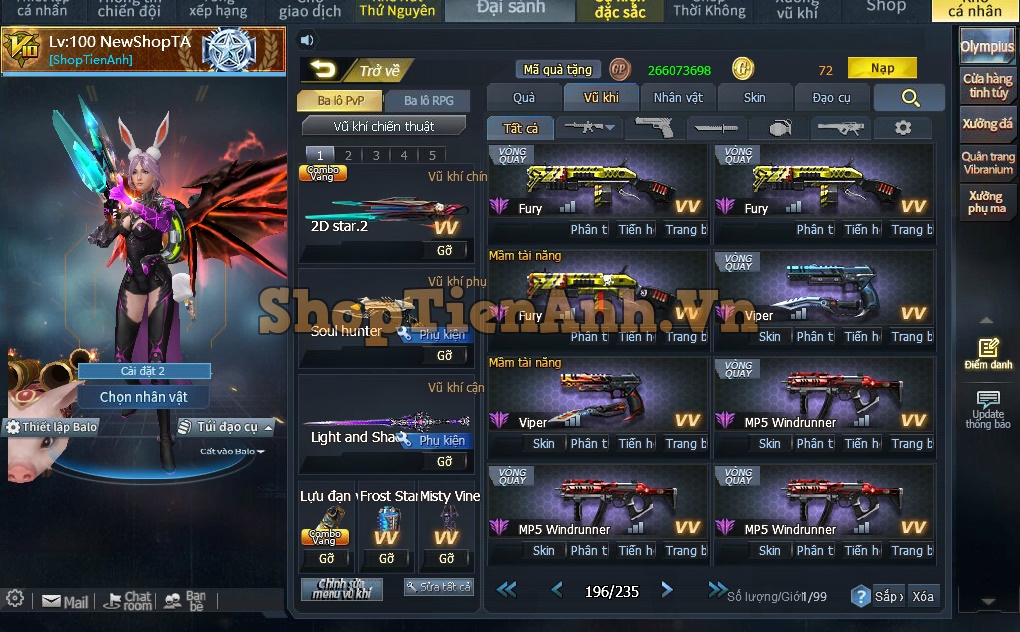
Task: Choose the Chọn nhân vật button
Action: [x=143, y=397]
